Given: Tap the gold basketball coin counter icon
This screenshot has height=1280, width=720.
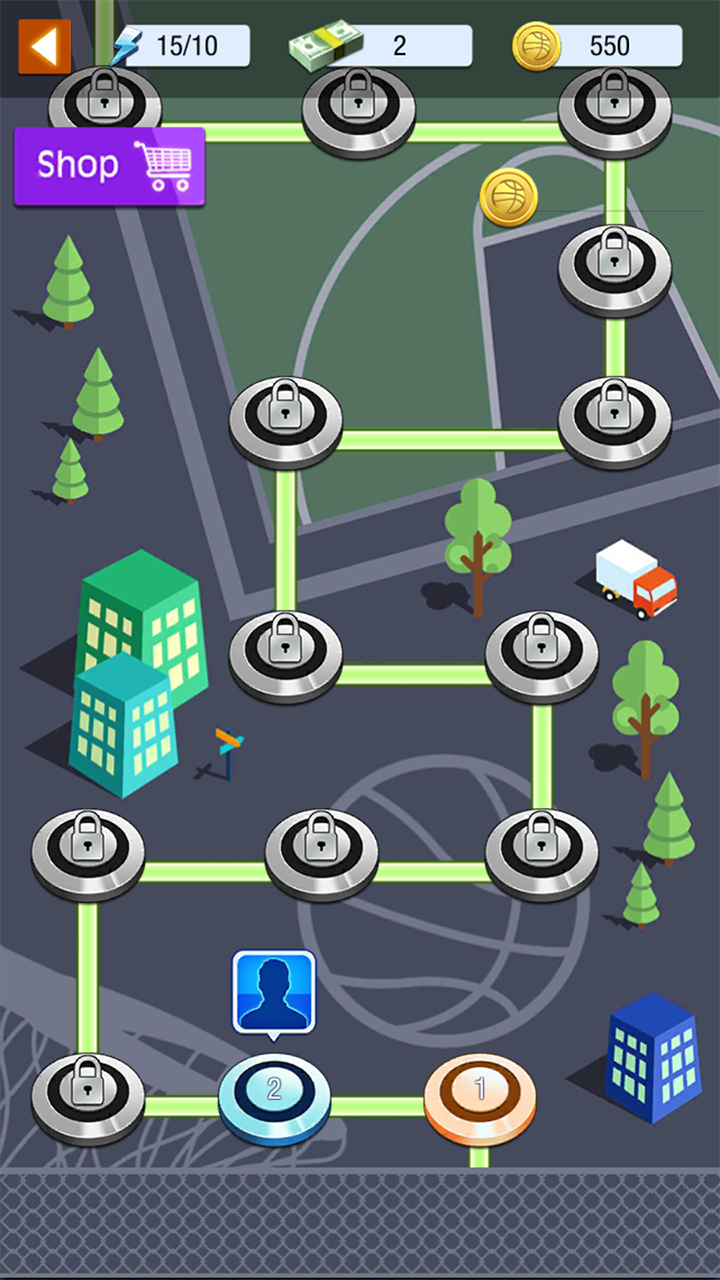Looking at the screenshot, I should tap(536, 46).
